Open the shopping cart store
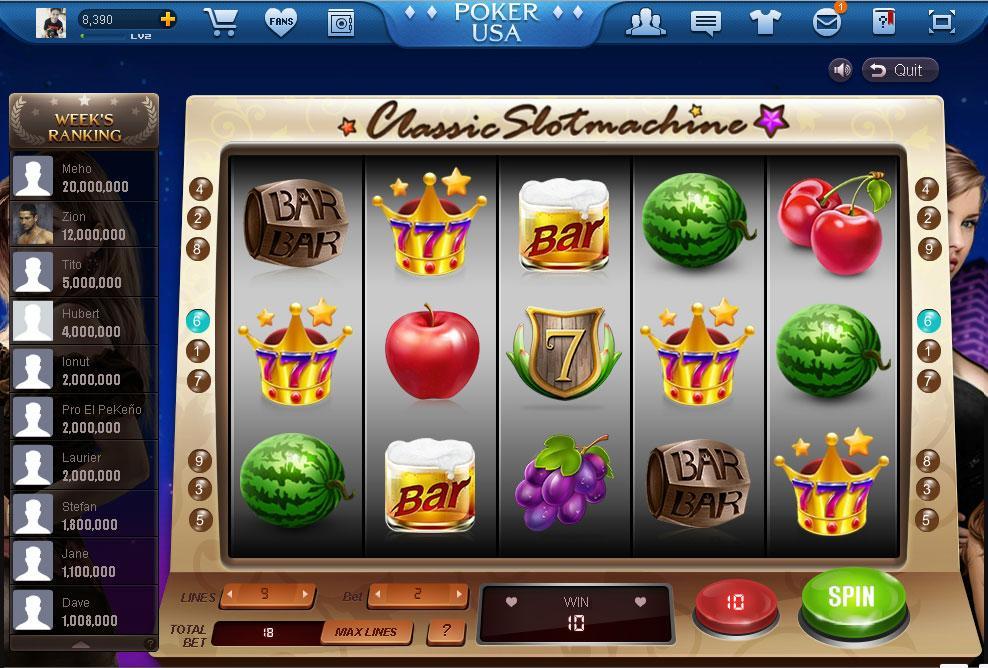 [220, 21]
